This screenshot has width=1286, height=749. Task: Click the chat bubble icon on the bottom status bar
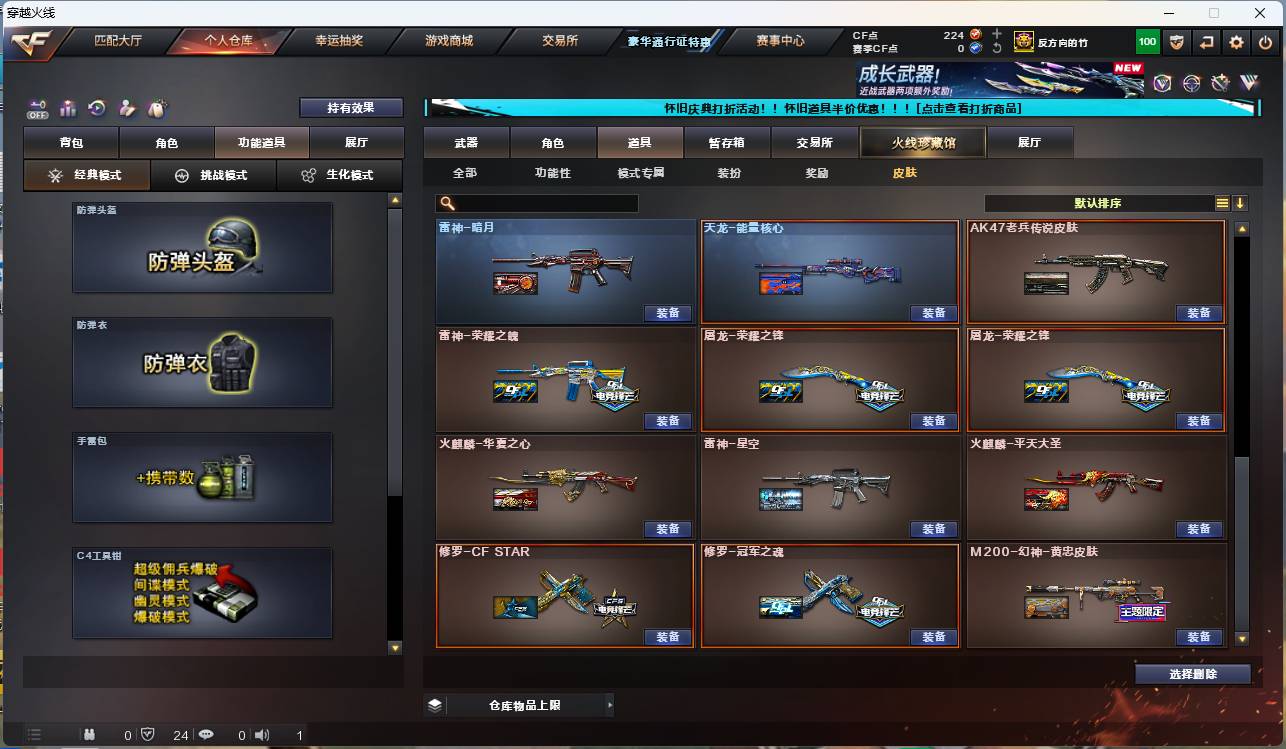coord(206,733)
